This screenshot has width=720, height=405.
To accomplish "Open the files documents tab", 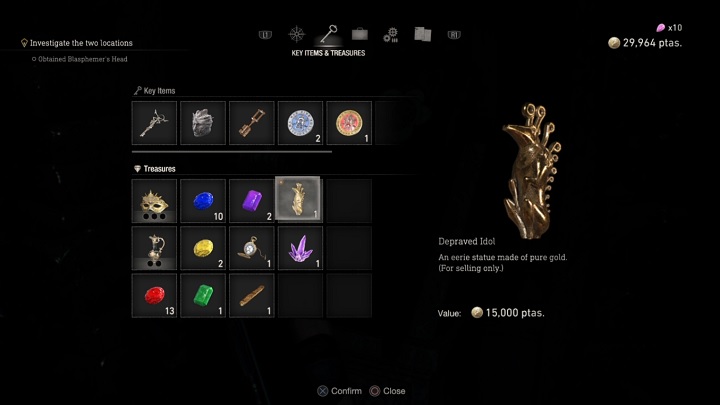I will point(422,34).
